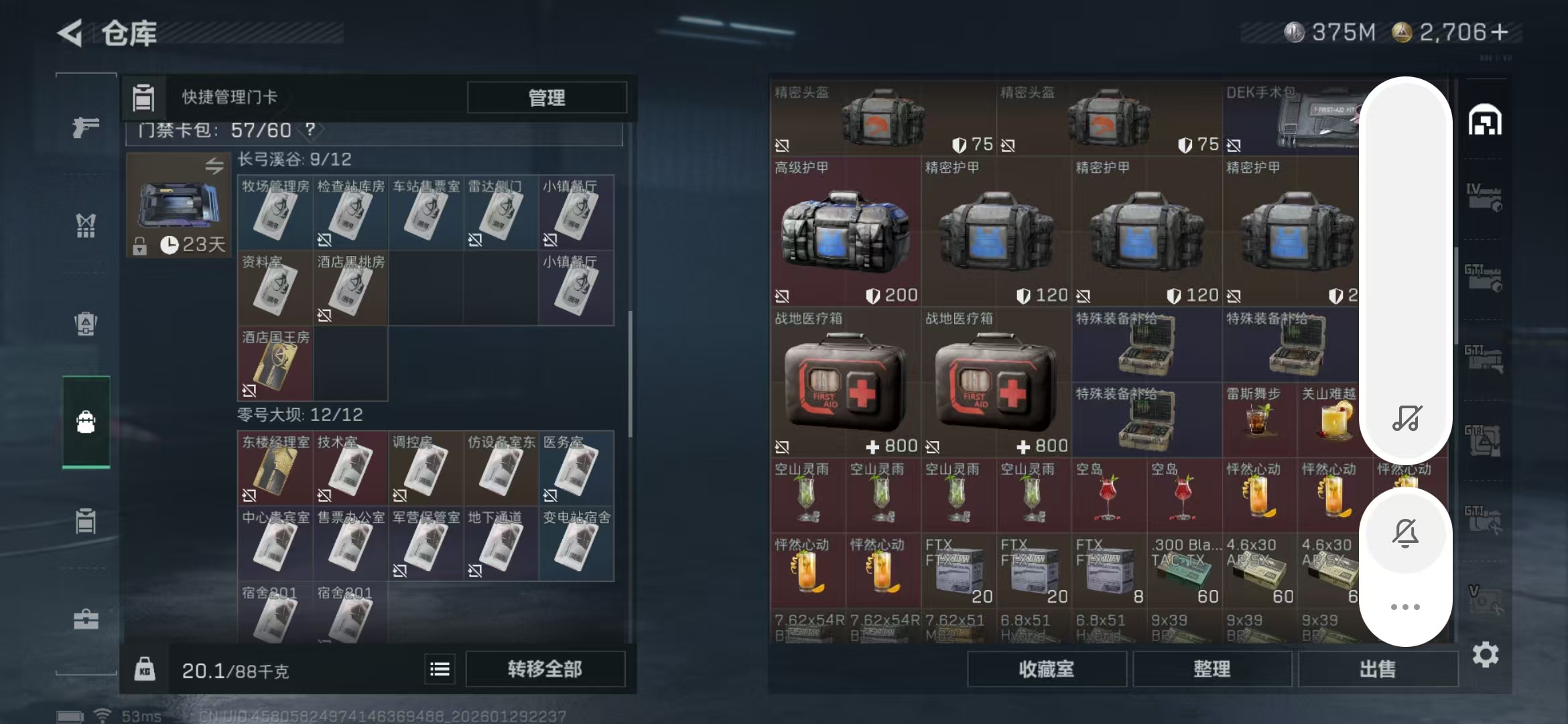
Task: Choose the 高级护甲 repair kit
Action: coord(845,231)
